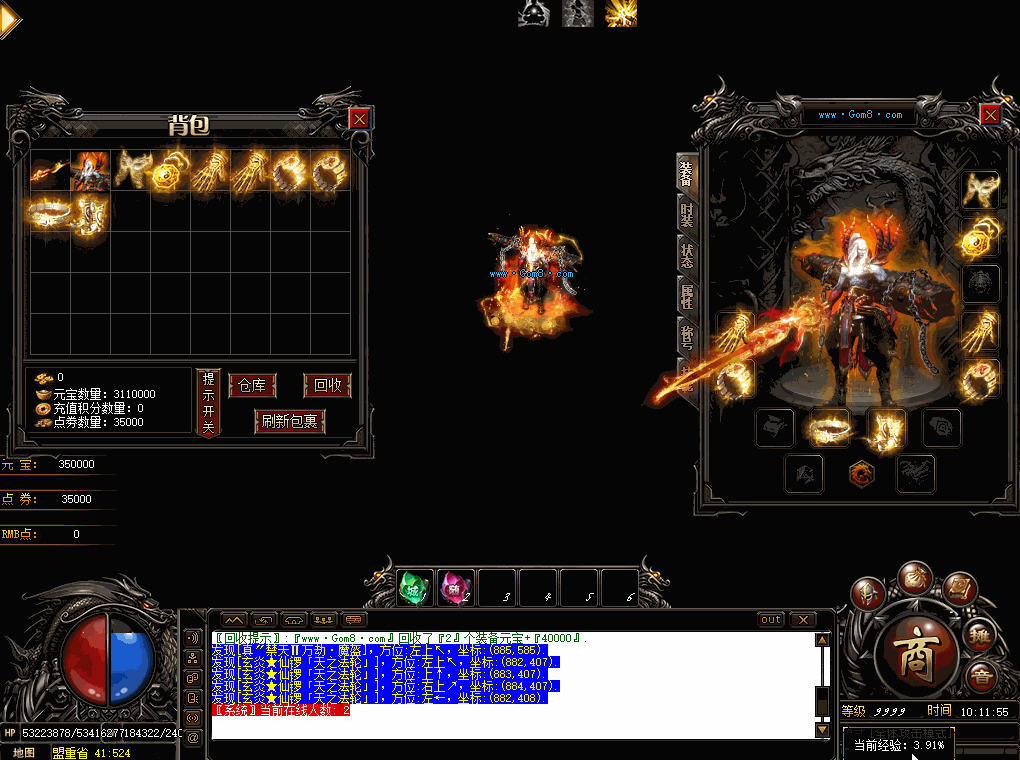Select the equipped yin-yang medal slot
The height and width of the screenshot is (760, 1020).
(980, 236)
